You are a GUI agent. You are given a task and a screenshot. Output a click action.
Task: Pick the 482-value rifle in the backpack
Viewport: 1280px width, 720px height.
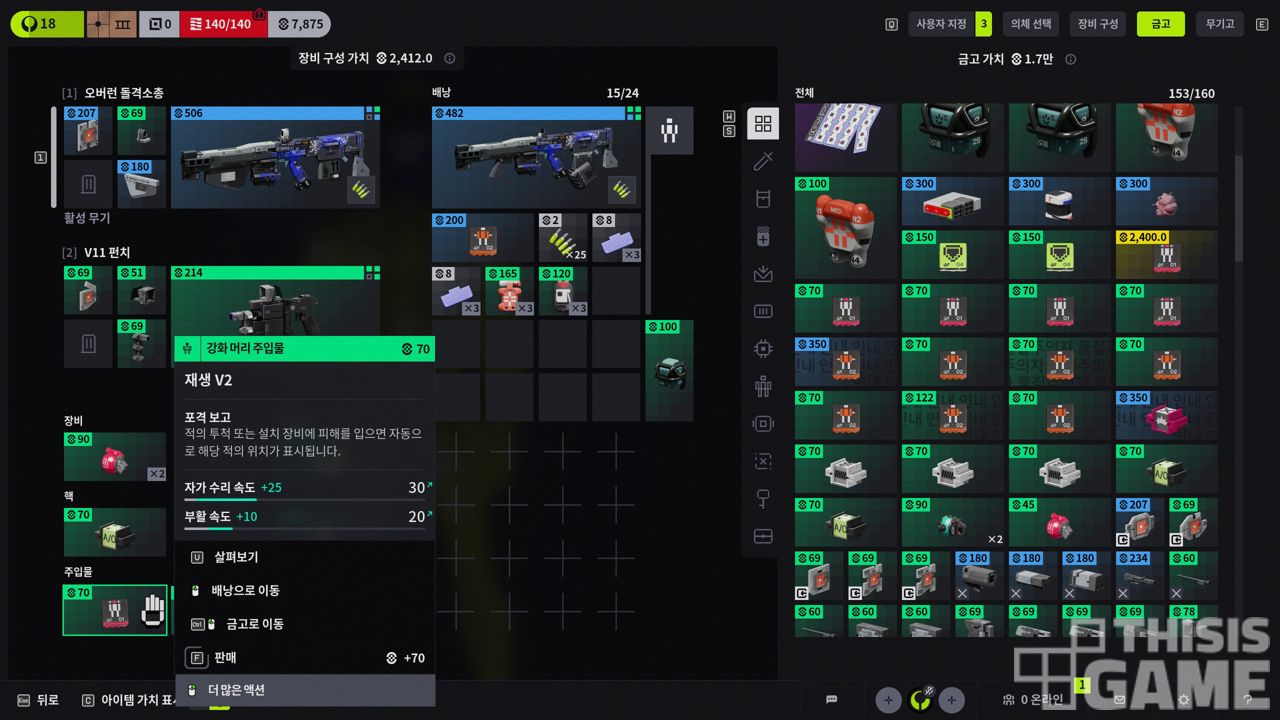[x=537, y=158]
